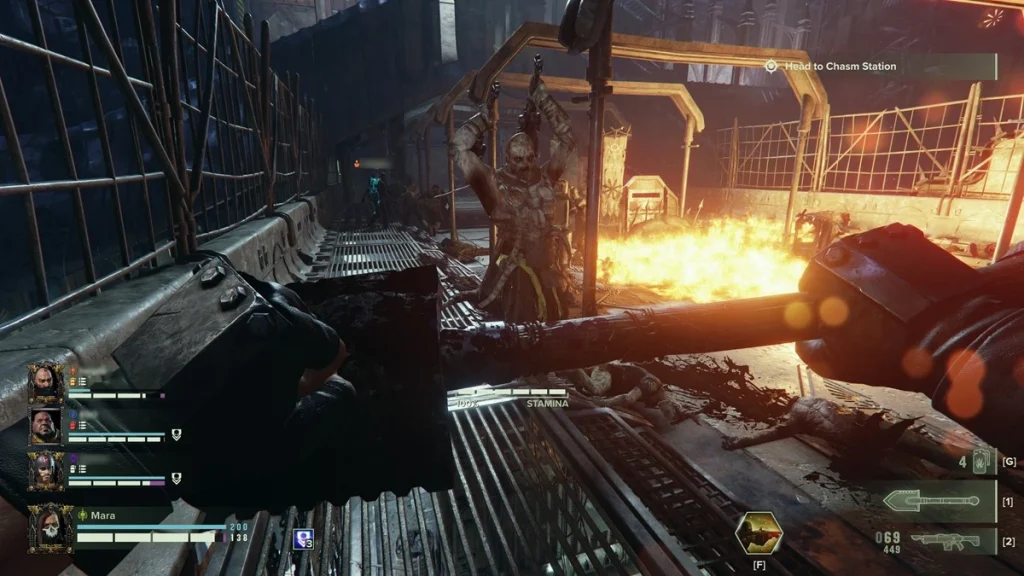Select the incendiary grenade slot

[x=980, y=463]
